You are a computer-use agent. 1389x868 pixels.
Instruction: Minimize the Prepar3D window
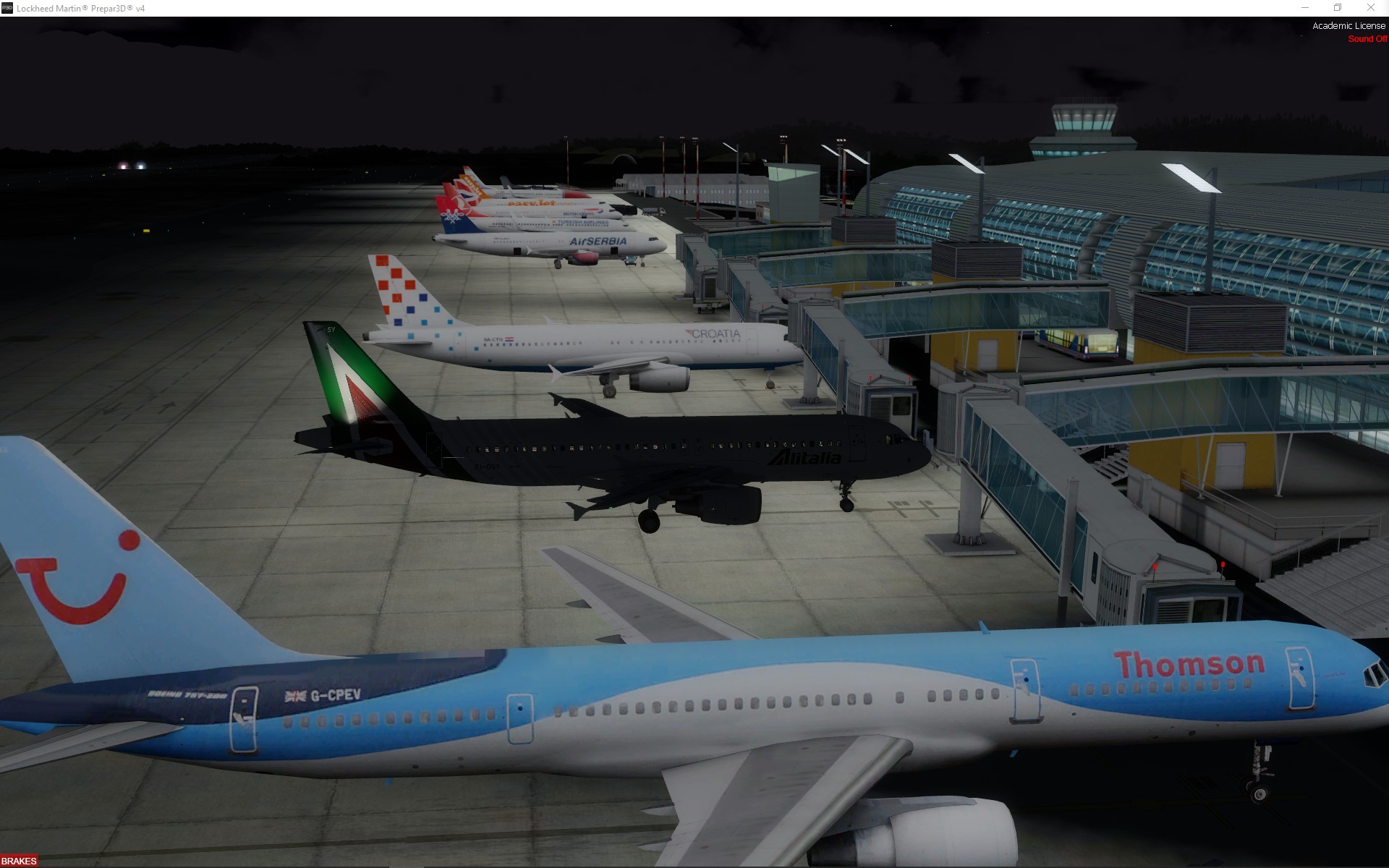(1305, 8)
